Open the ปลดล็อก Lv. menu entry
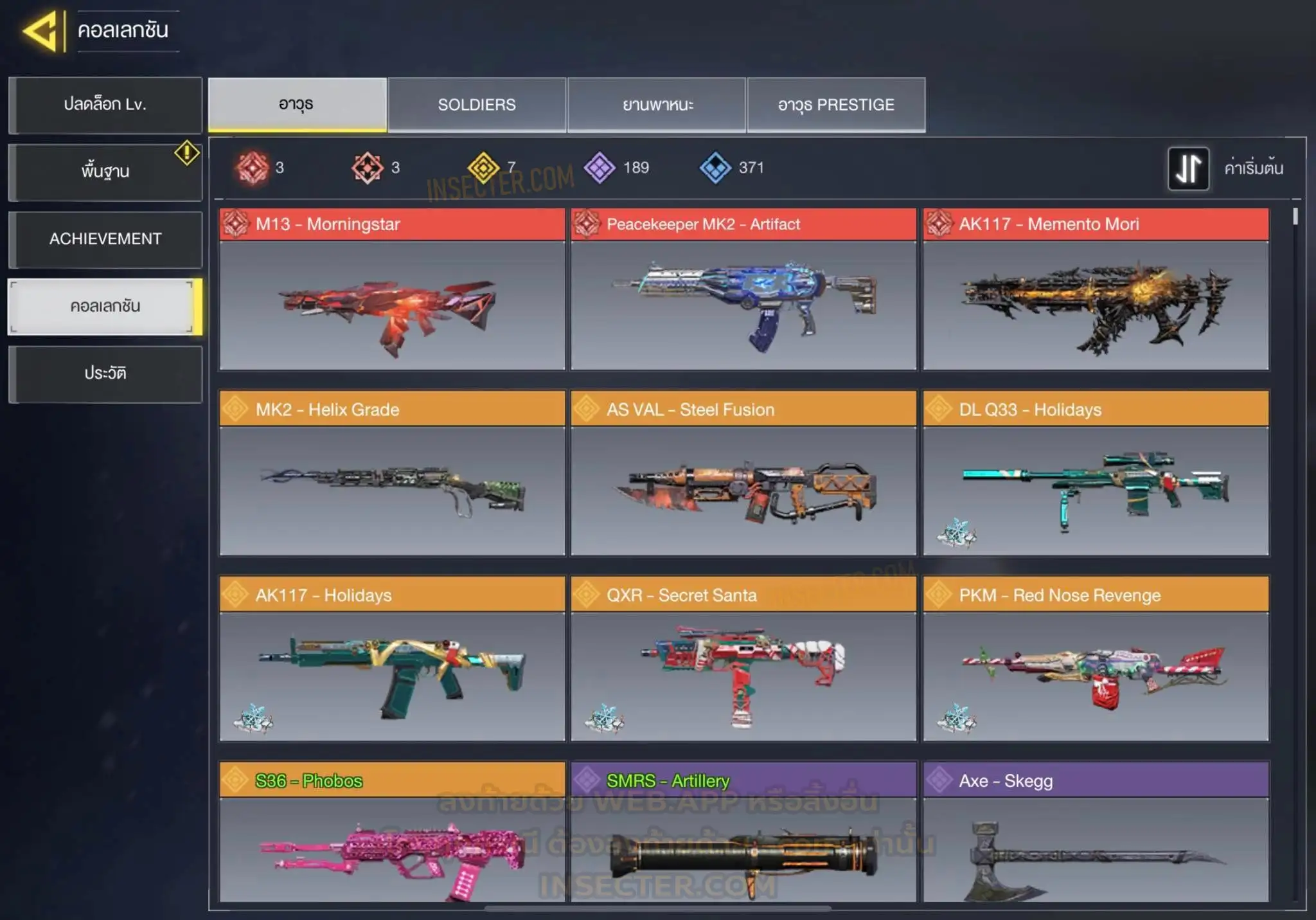 coord(105,105)
